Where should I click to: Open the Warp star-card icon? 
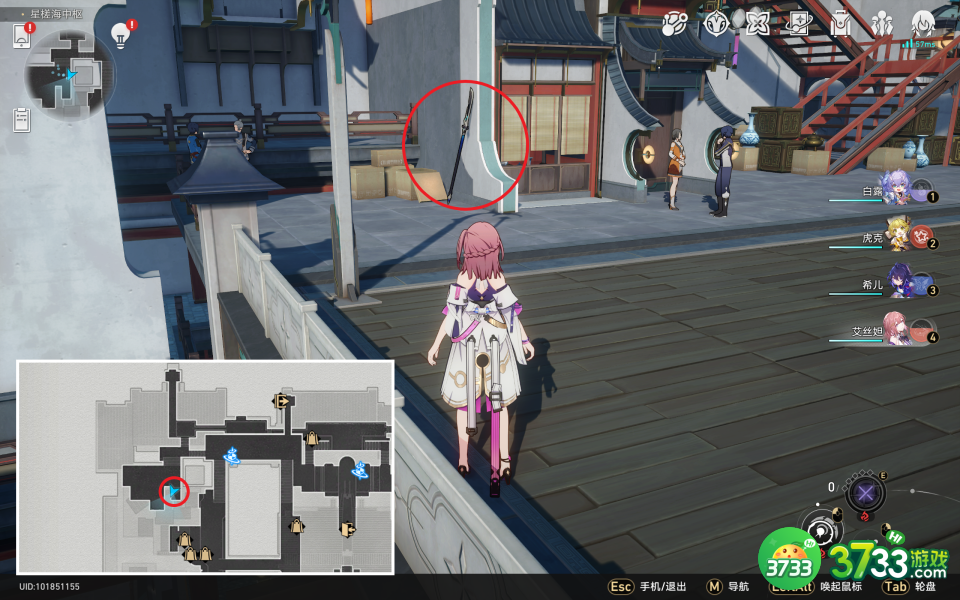(798, 23)
